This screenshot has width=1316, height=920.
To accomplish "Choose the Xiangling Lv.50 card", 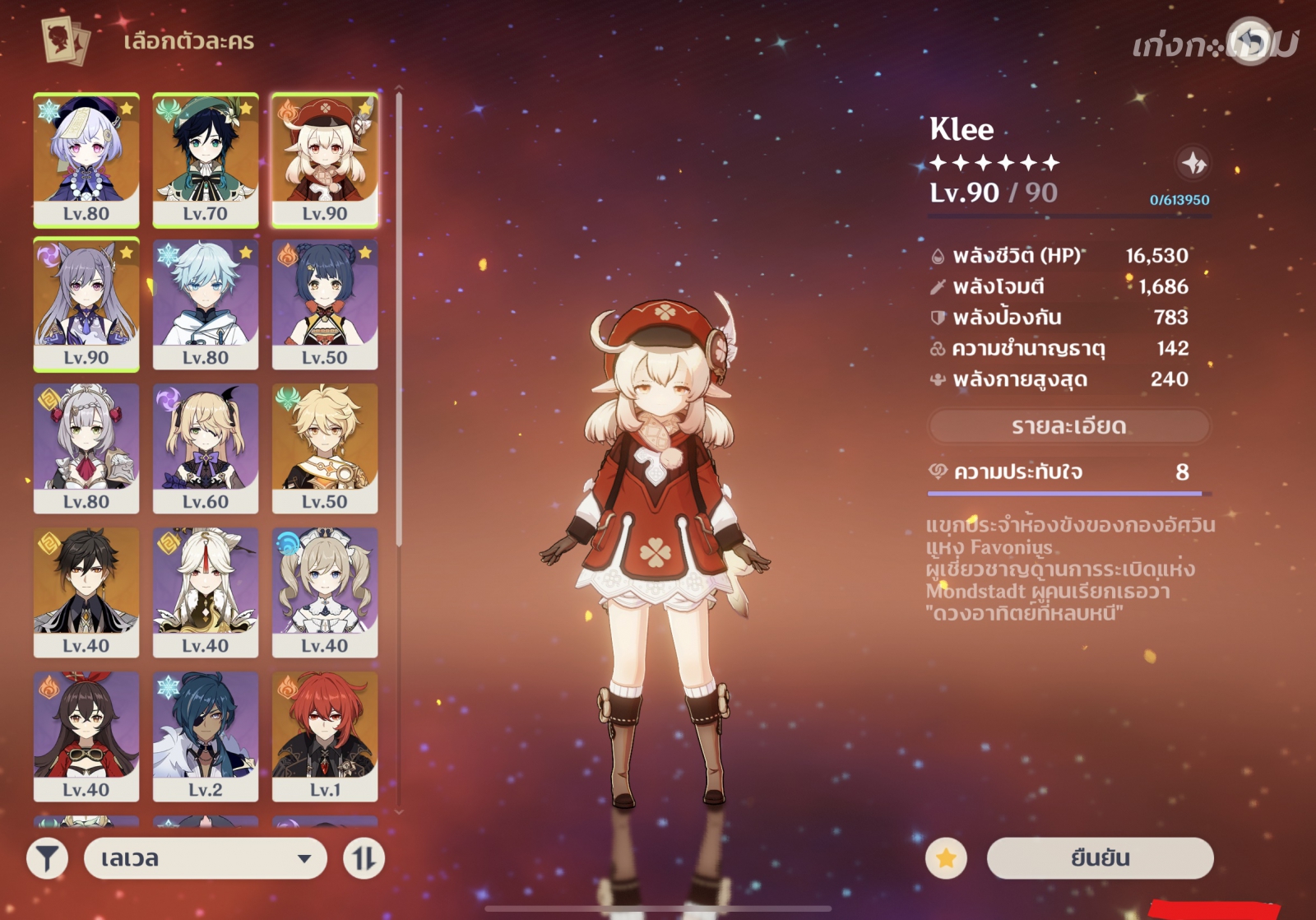I will coord(325,304).
